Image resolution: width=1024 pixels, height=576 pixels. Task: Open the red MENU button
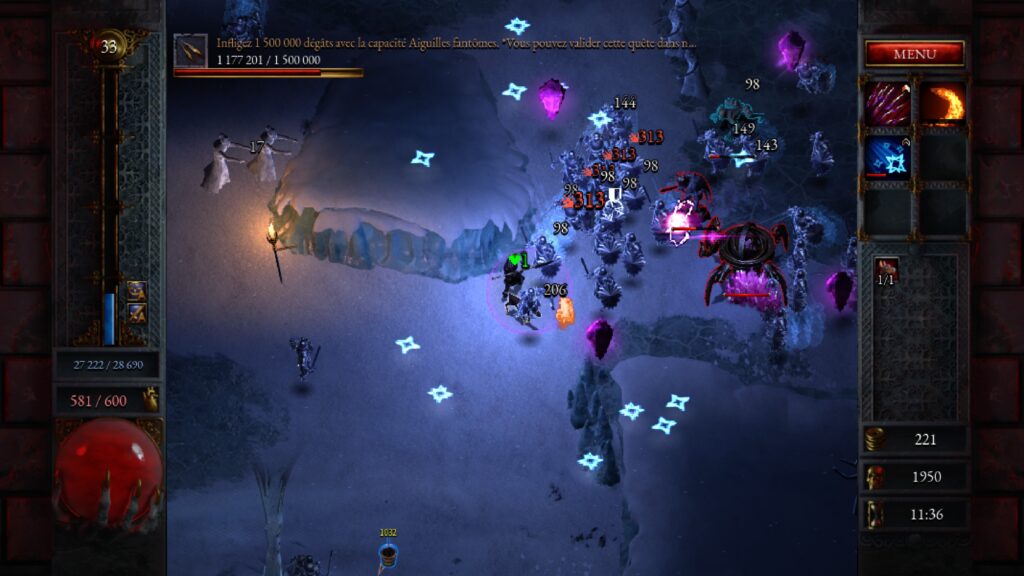tap(914, 54)
